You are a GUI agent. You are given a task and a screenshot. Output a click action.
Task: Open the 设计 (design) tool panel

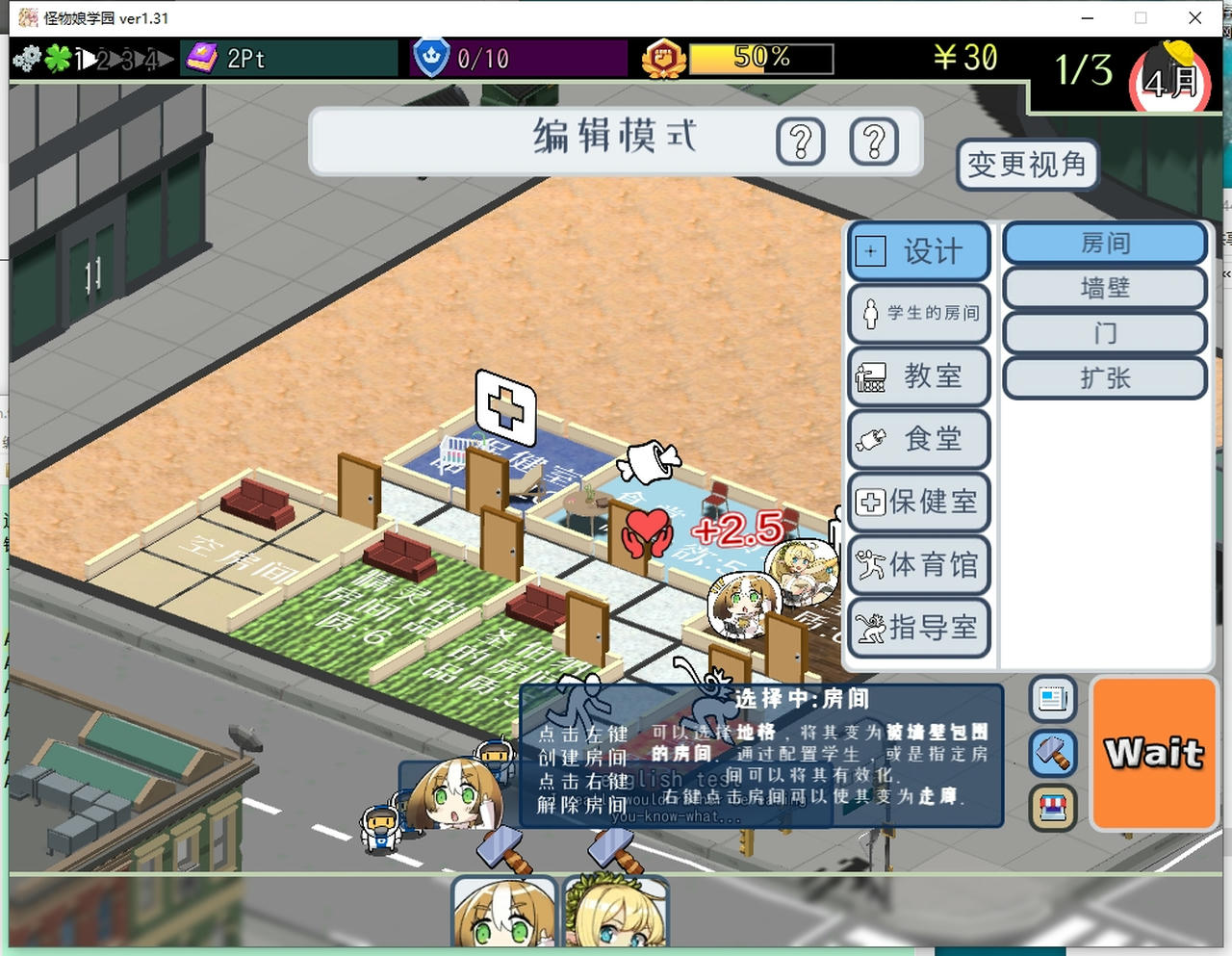click(x=917, y=251)
